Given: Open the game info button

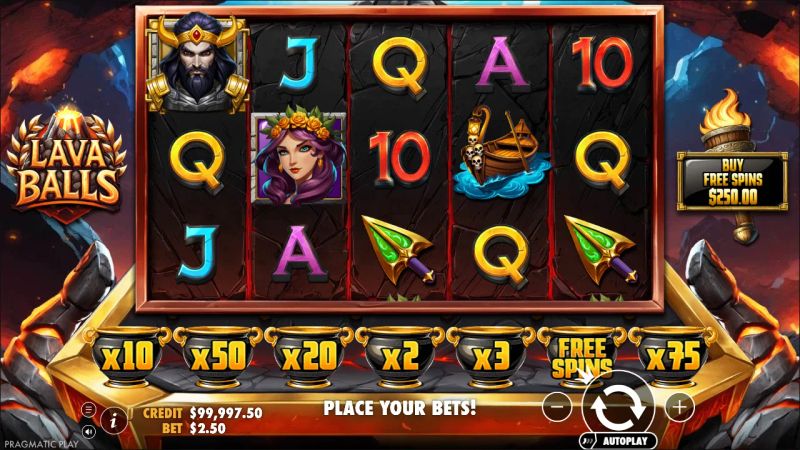Looking at the screenshot, I should [x=113, y=420].
